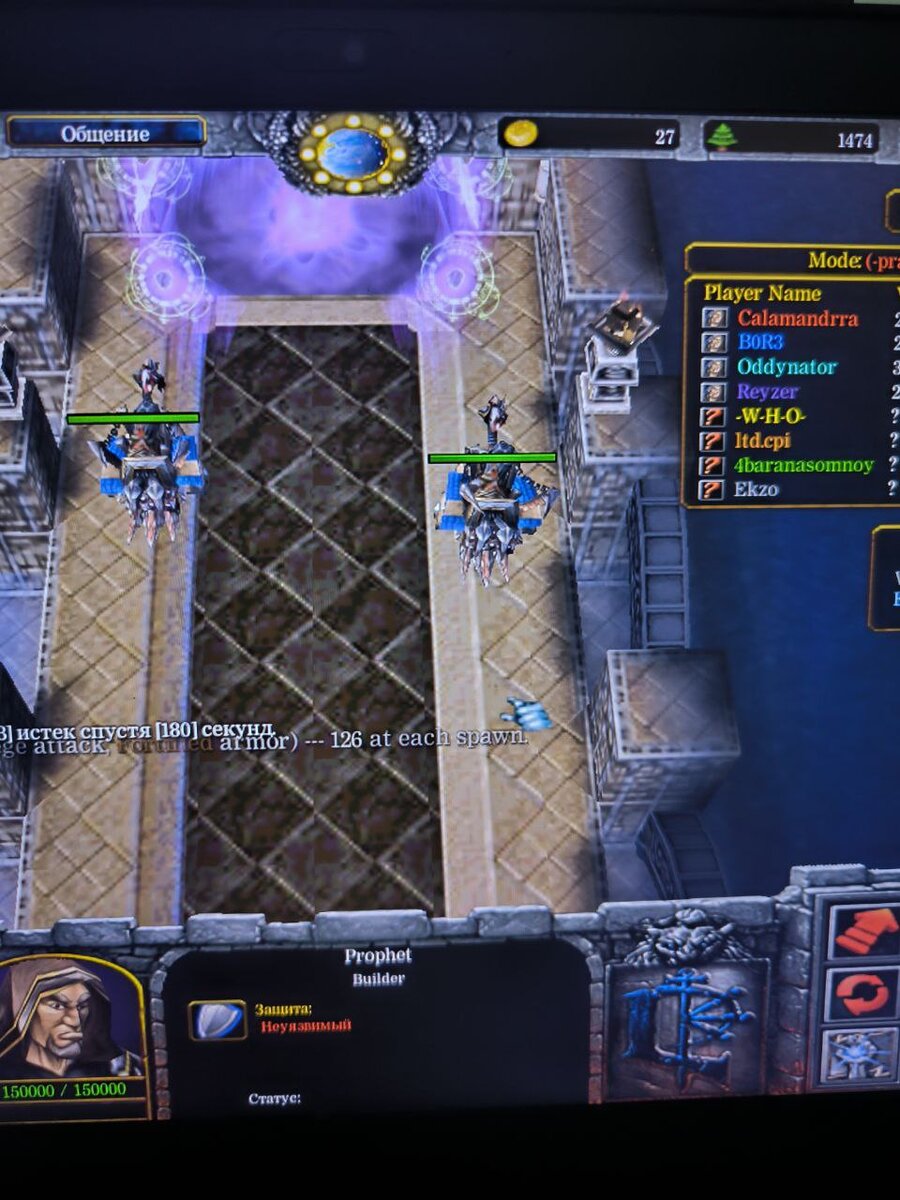This screenshot has height=1200, width=900.
Task: Select Calamandrra in the player list
Action: [x=797, y=318]
